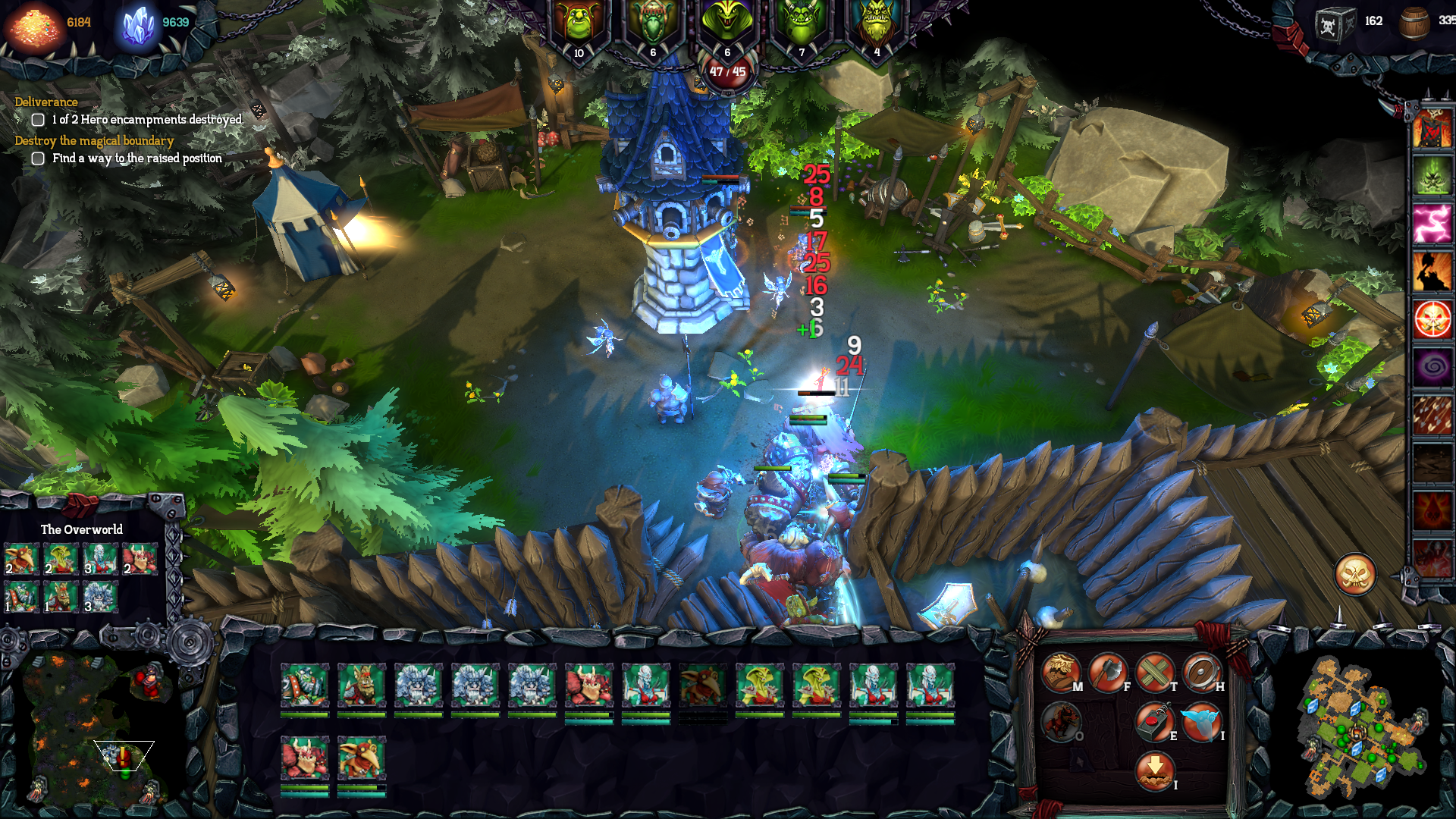The width and height of the screenshot is (1456, 819).
Task: Select the leftmost orc portrait showing 10
Action: pos(579,27)
